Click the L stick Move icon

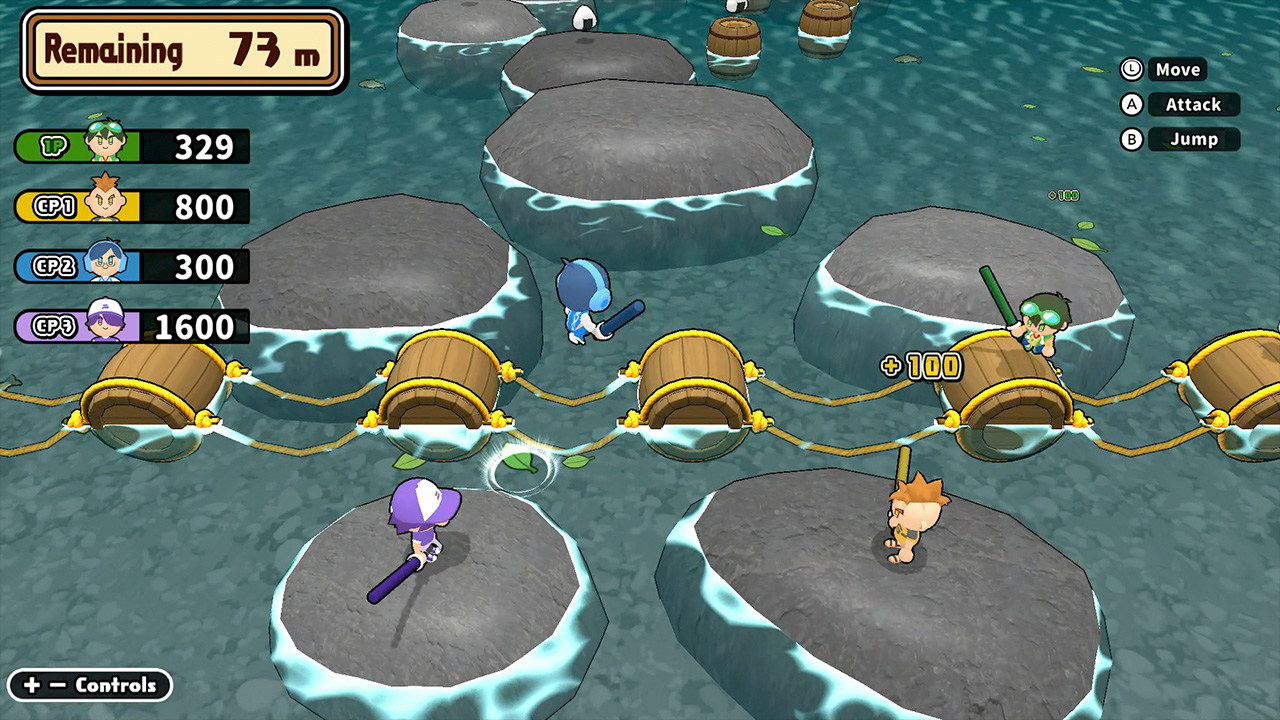click(1131, 69)
